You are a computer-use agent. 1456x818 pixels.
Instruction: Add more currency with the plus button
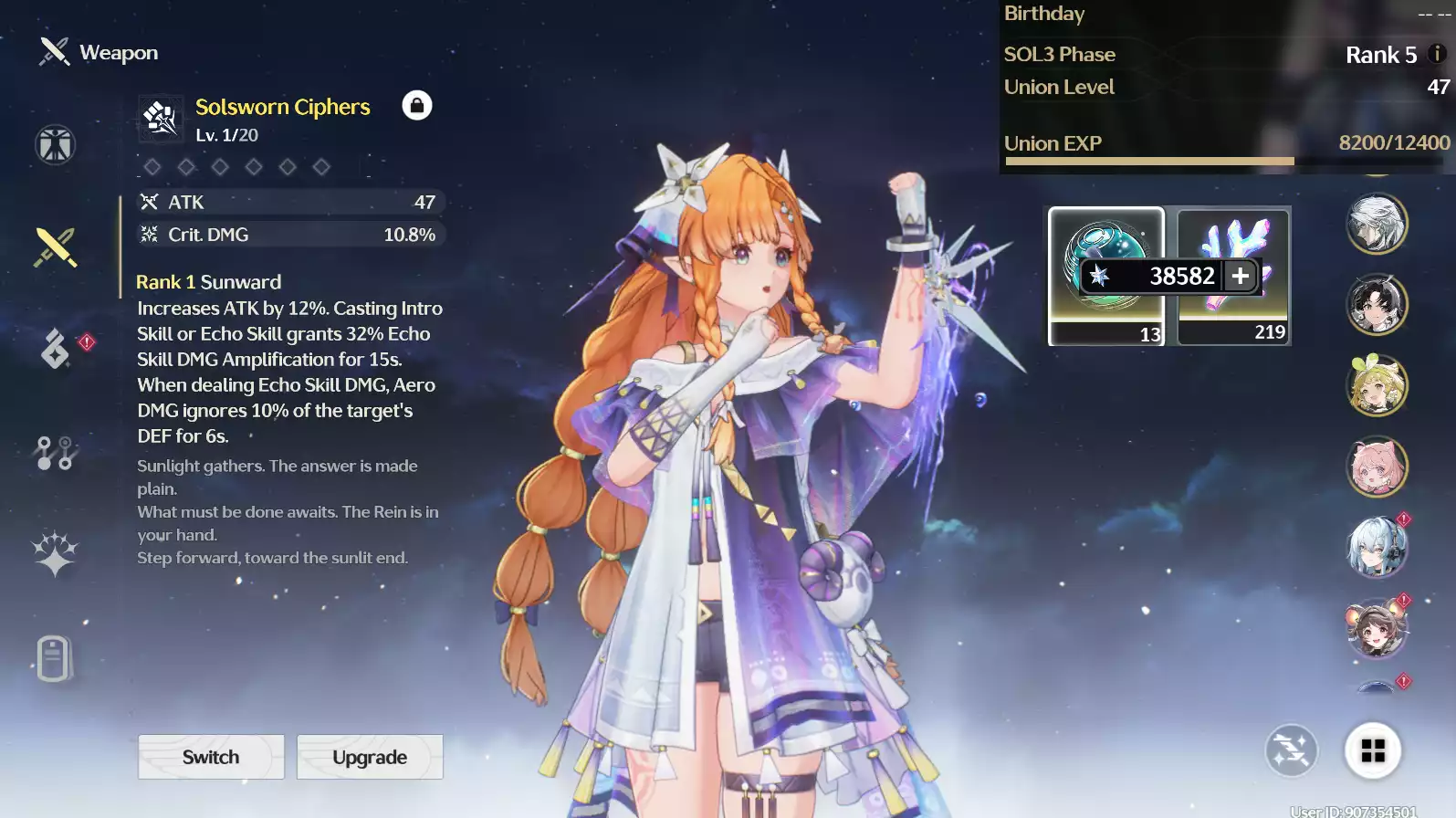pyautogui.click(x=1240, y=276)
